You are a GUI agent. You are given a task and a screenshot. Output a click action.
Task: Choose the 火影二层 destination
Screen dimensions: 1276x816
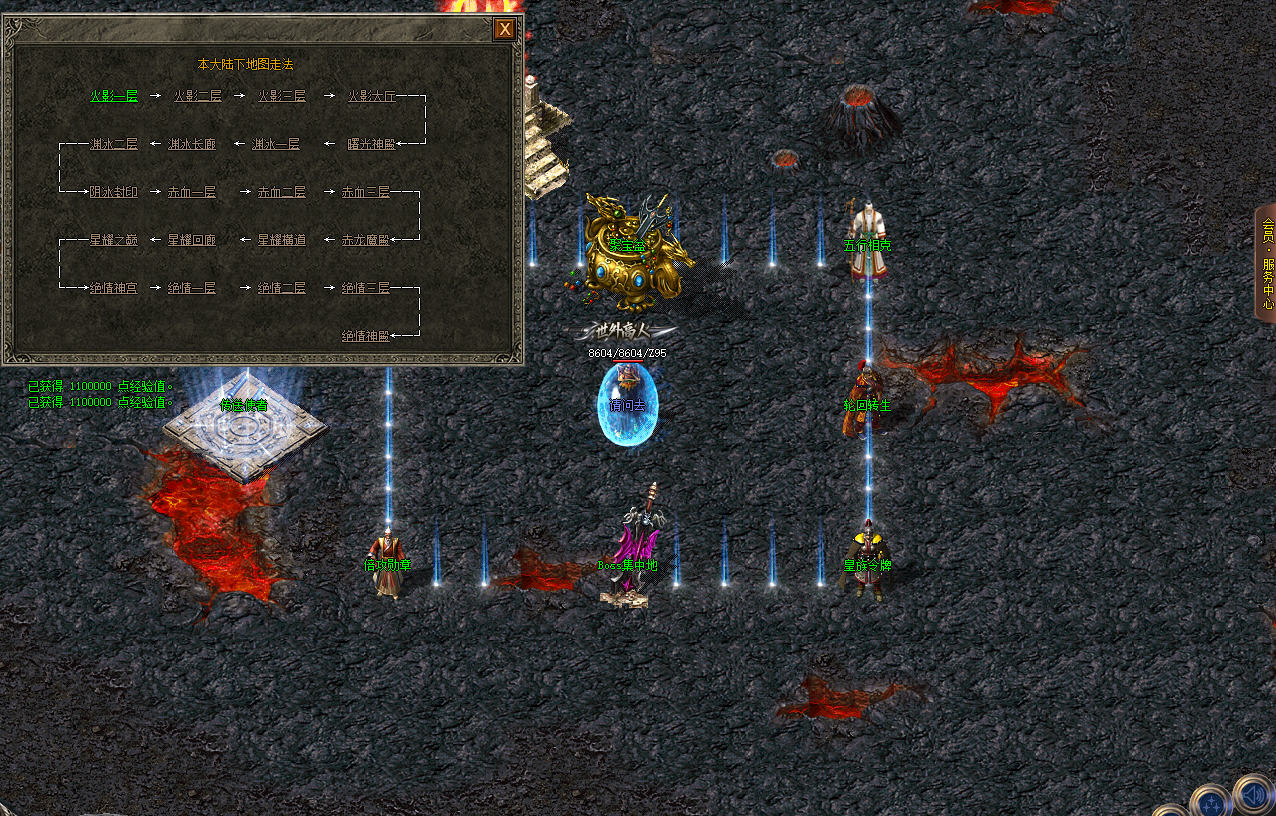[x=197, y=96]
